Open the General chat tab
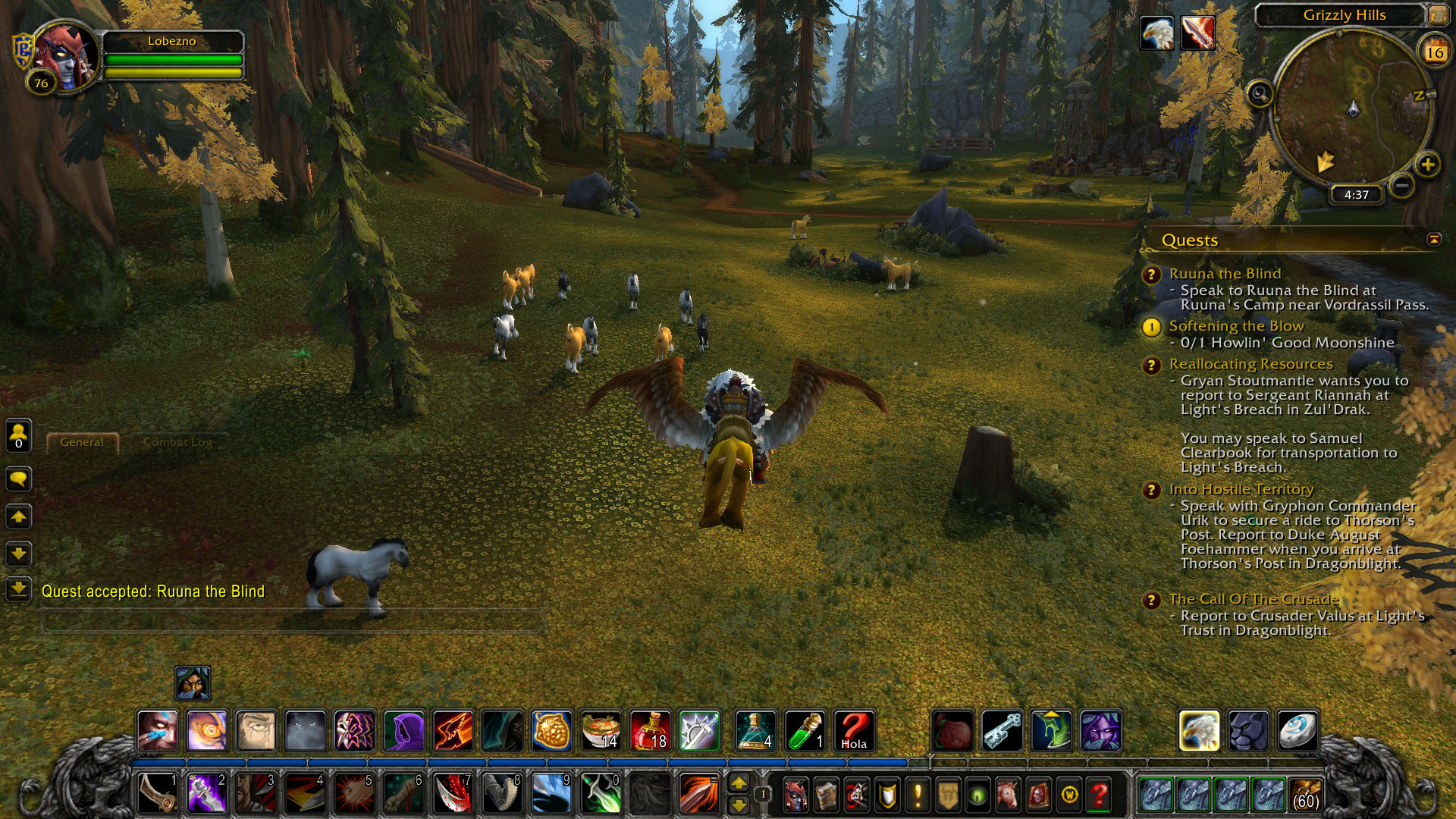 click(x=82, y=442)
